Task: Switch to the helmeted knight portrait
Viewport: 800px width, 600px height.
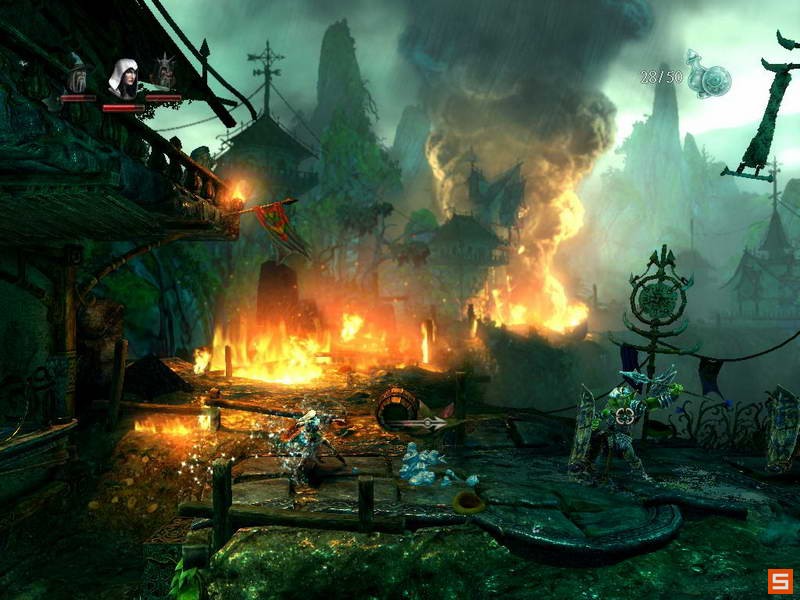Action: [x=163, y=75]
